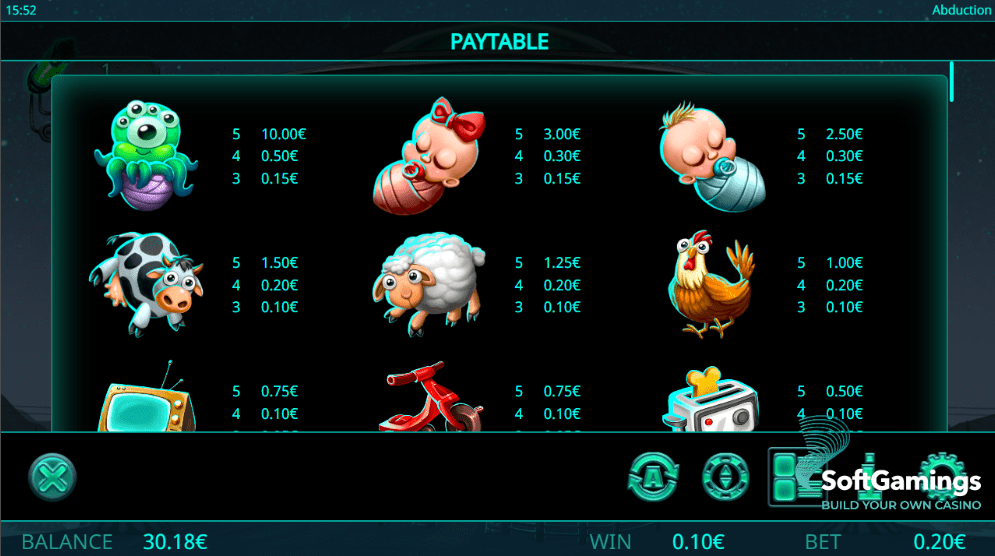Activate the autoplay button
The width and height of the screenshot is (995, 556).
pyautogui.click(x=653, y=476)
